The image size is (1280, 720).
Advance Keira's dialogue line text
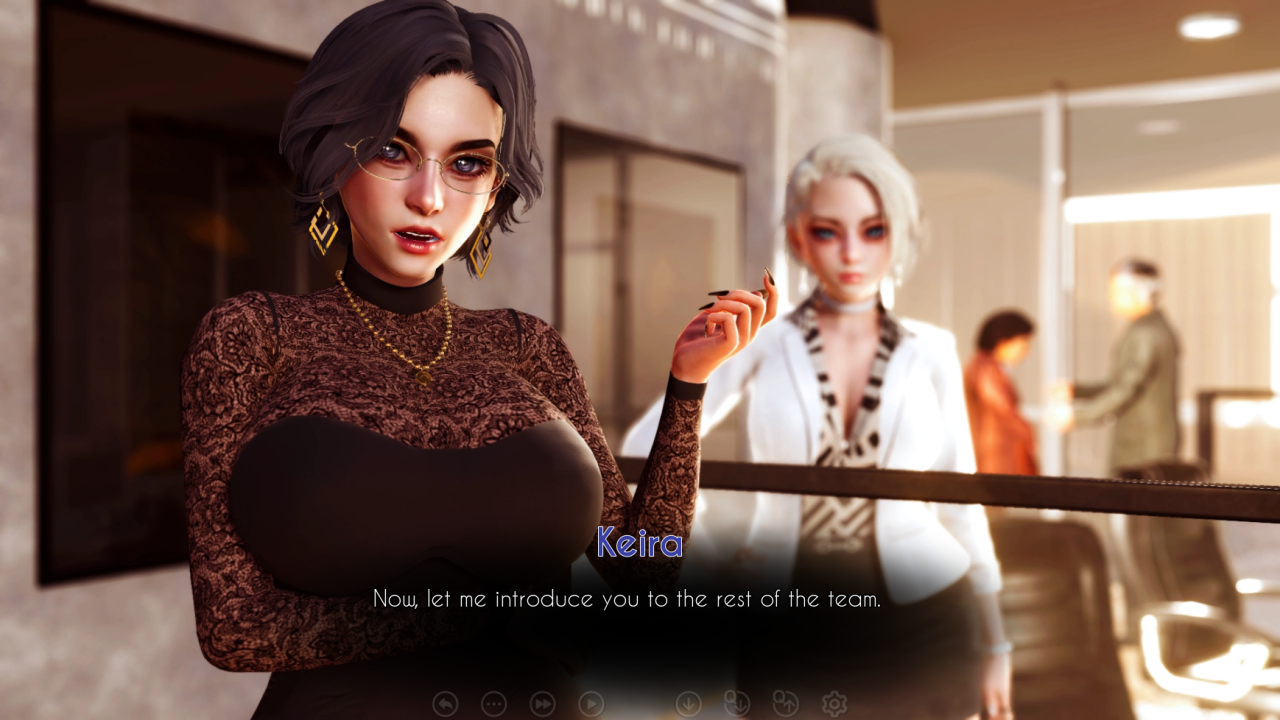point(626,599)
